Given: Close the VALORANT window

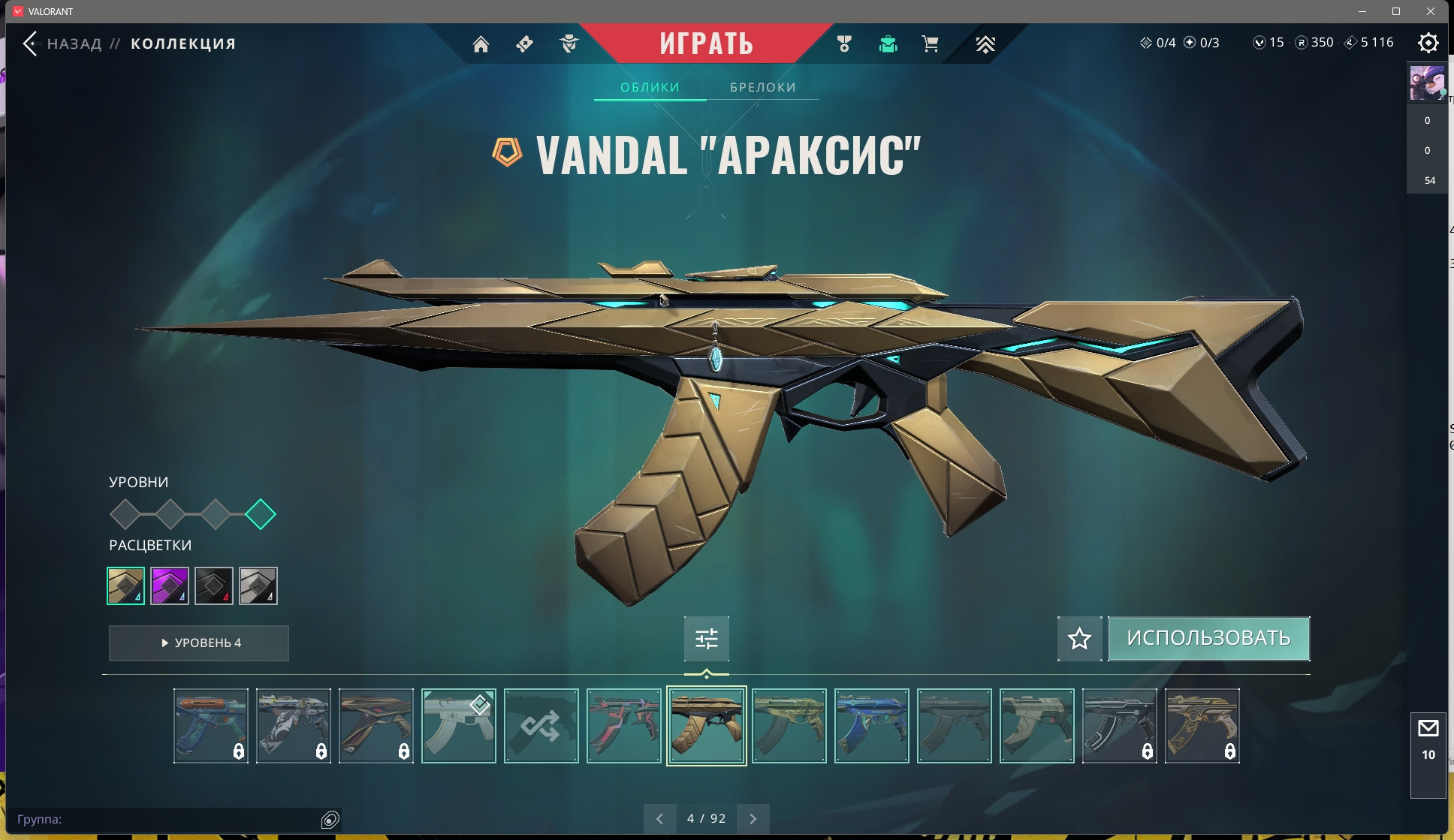Looking at the screenshot, I should point(1431,11).
